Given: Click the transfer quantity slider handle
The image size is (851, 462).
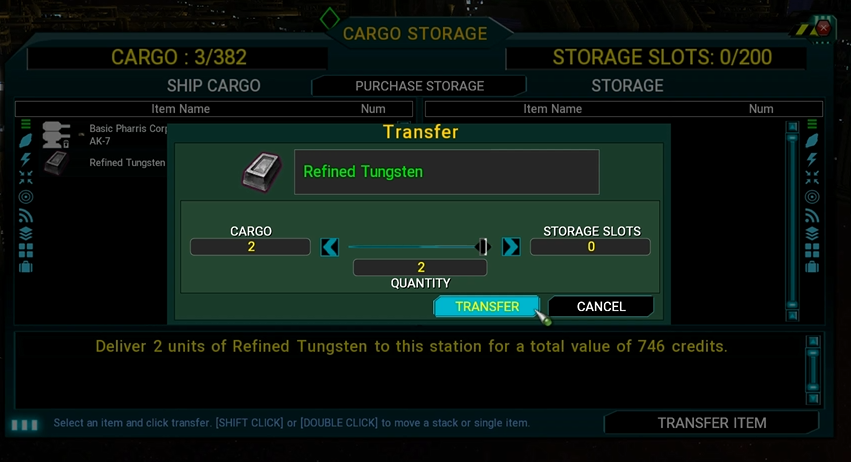Looking at the screenshot, I should 482,246.
